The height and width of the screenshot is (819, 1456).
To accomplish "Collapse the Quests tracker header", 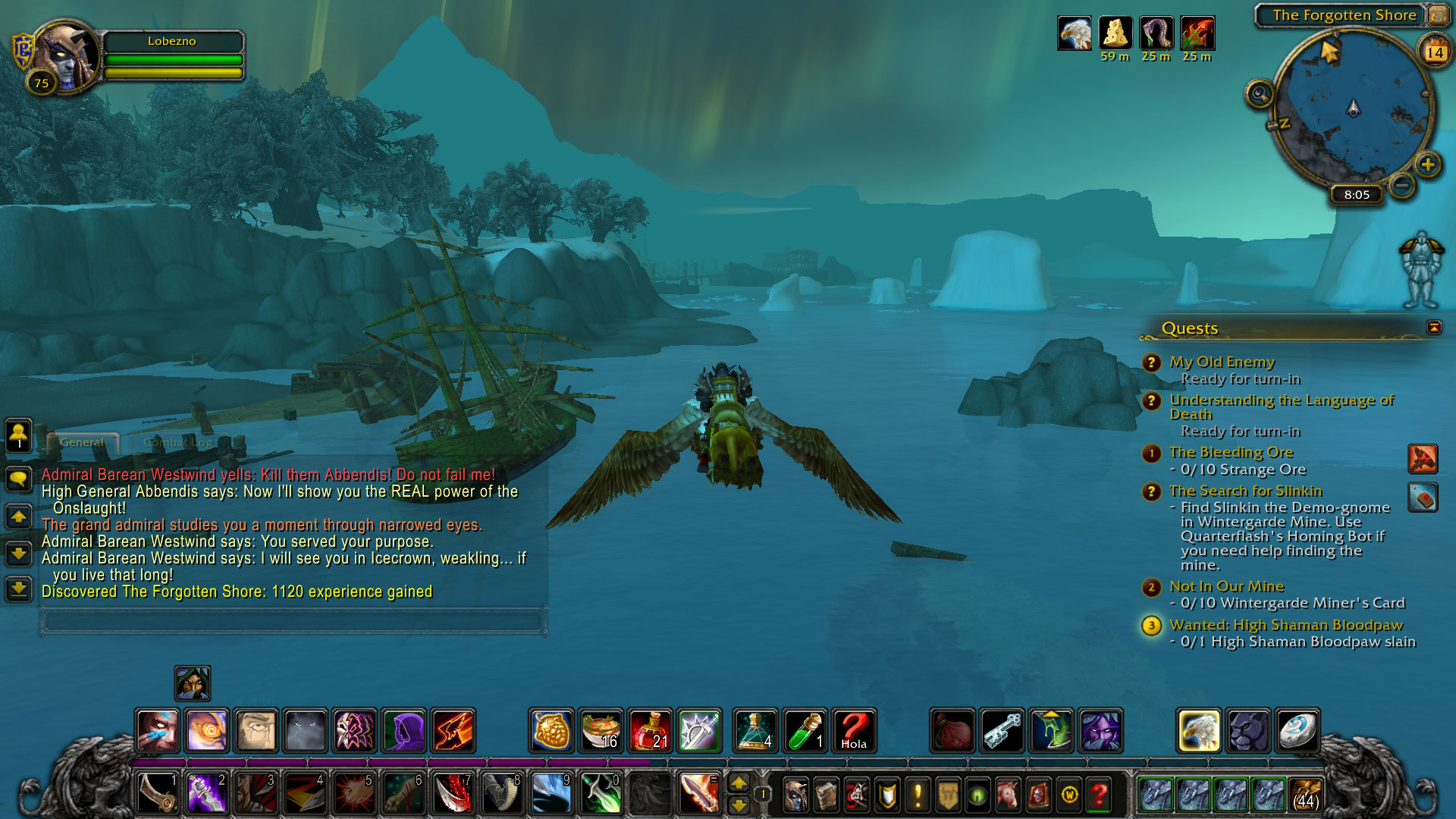I will pyautogui.click(x=1433, y=328).
